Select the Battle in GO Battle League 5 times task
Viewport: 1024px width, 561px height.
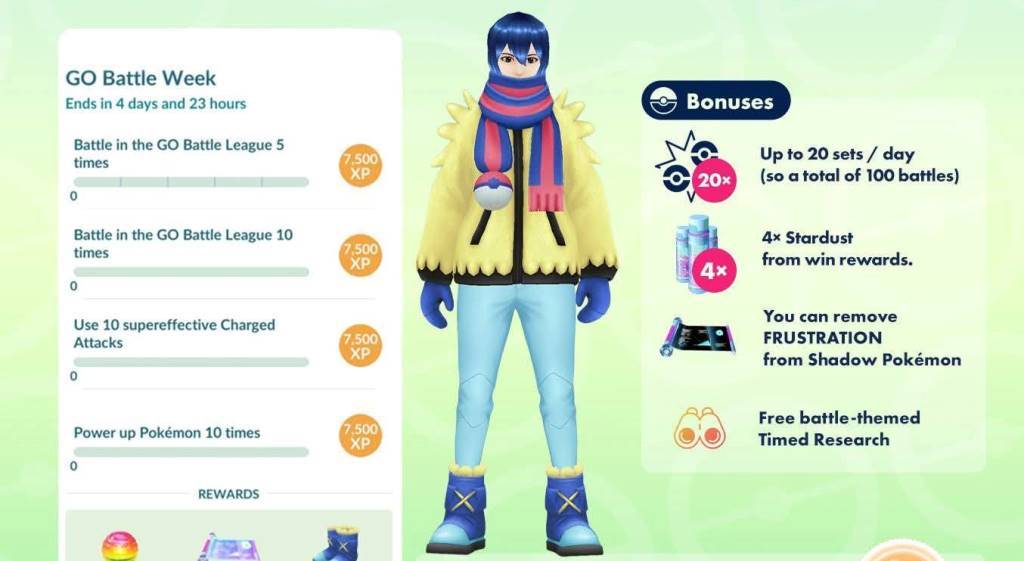(180, 154)
